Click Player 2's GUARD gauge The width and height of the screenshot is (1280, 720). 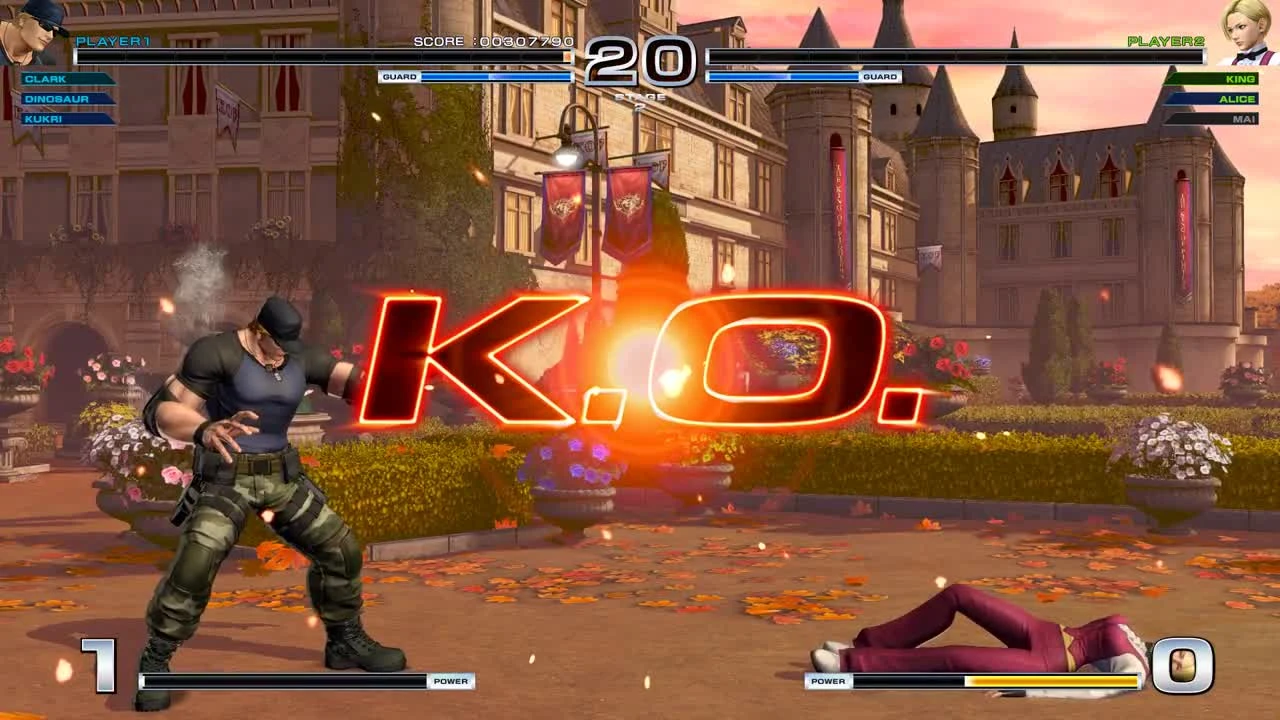click(x=800, y=76)
